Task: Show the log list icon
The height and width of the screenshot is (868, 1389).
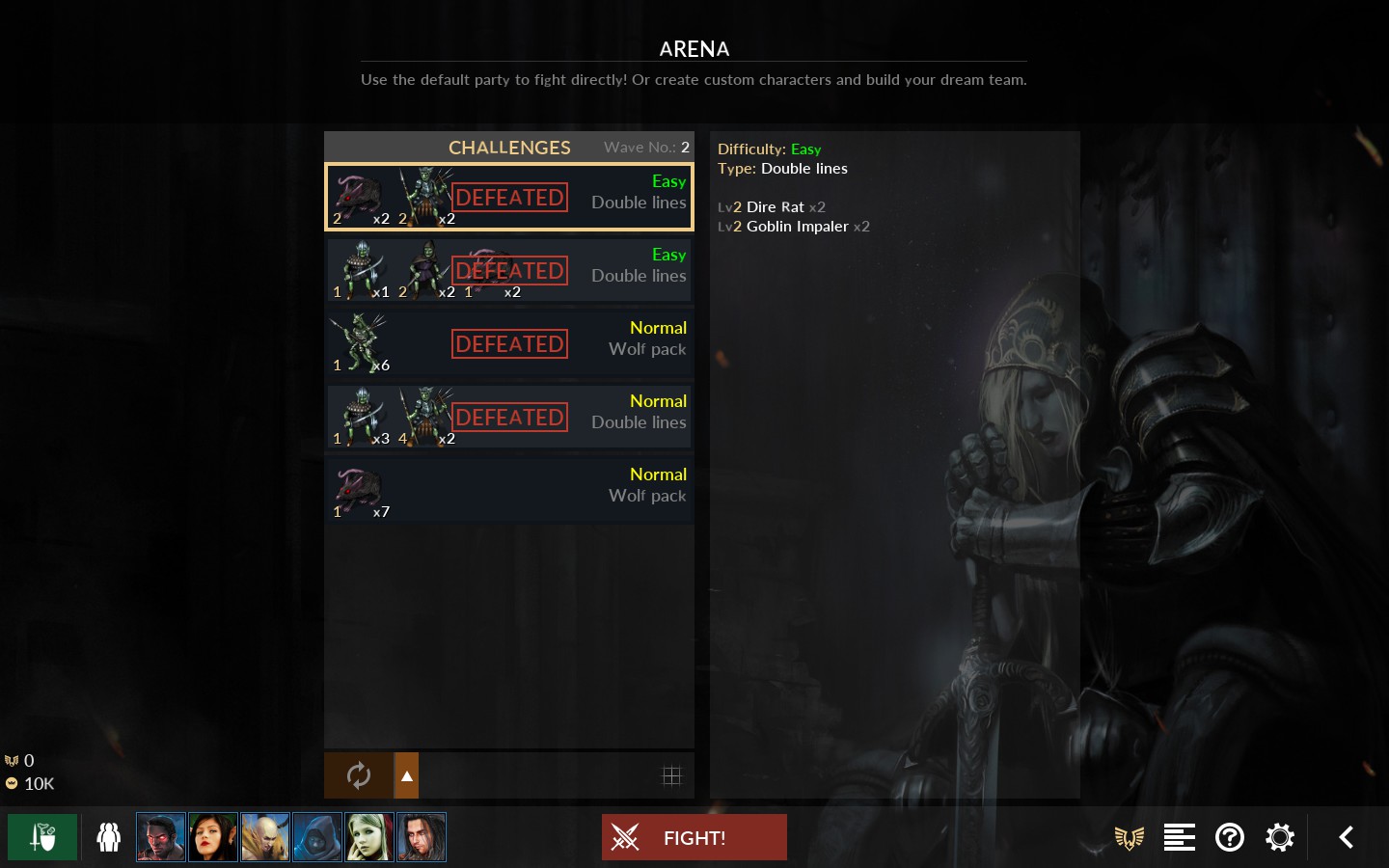Action: click(1179, 837)
